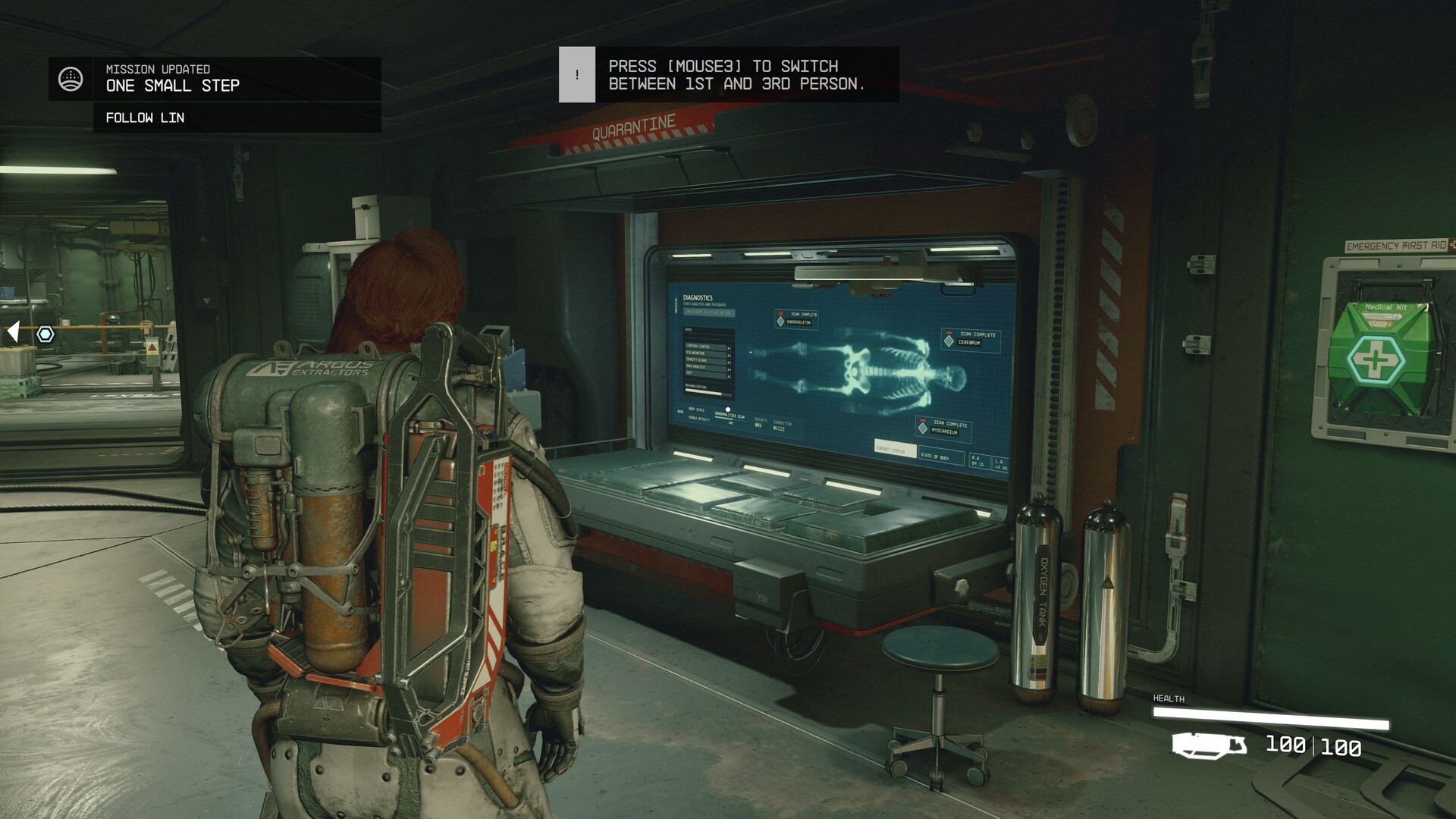
Task: Select the Follow Lin objective entry
Action: (145, 118)
